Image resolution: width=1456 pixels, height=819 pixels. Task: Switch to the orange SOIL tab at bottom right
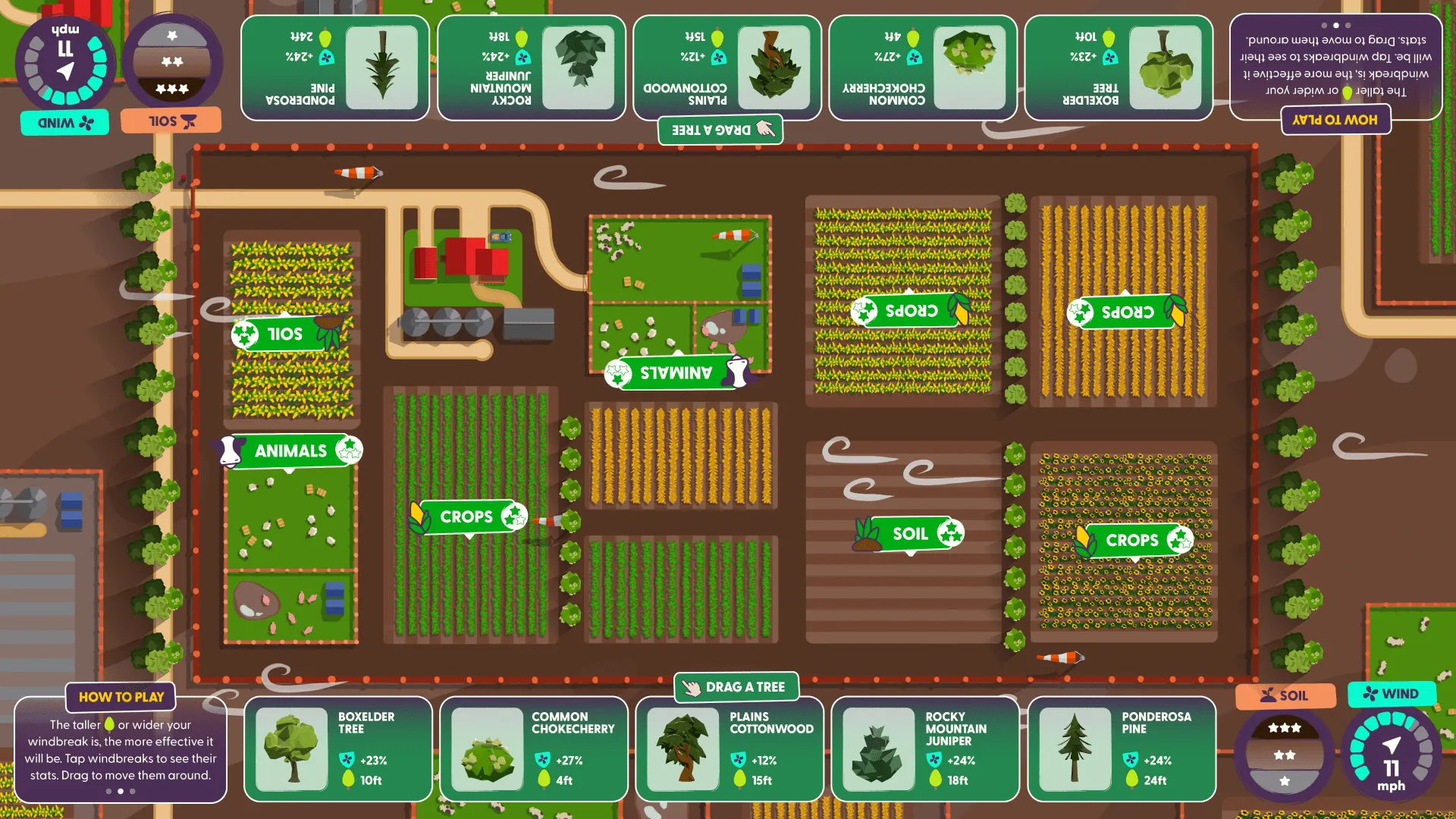(1285, 695)
